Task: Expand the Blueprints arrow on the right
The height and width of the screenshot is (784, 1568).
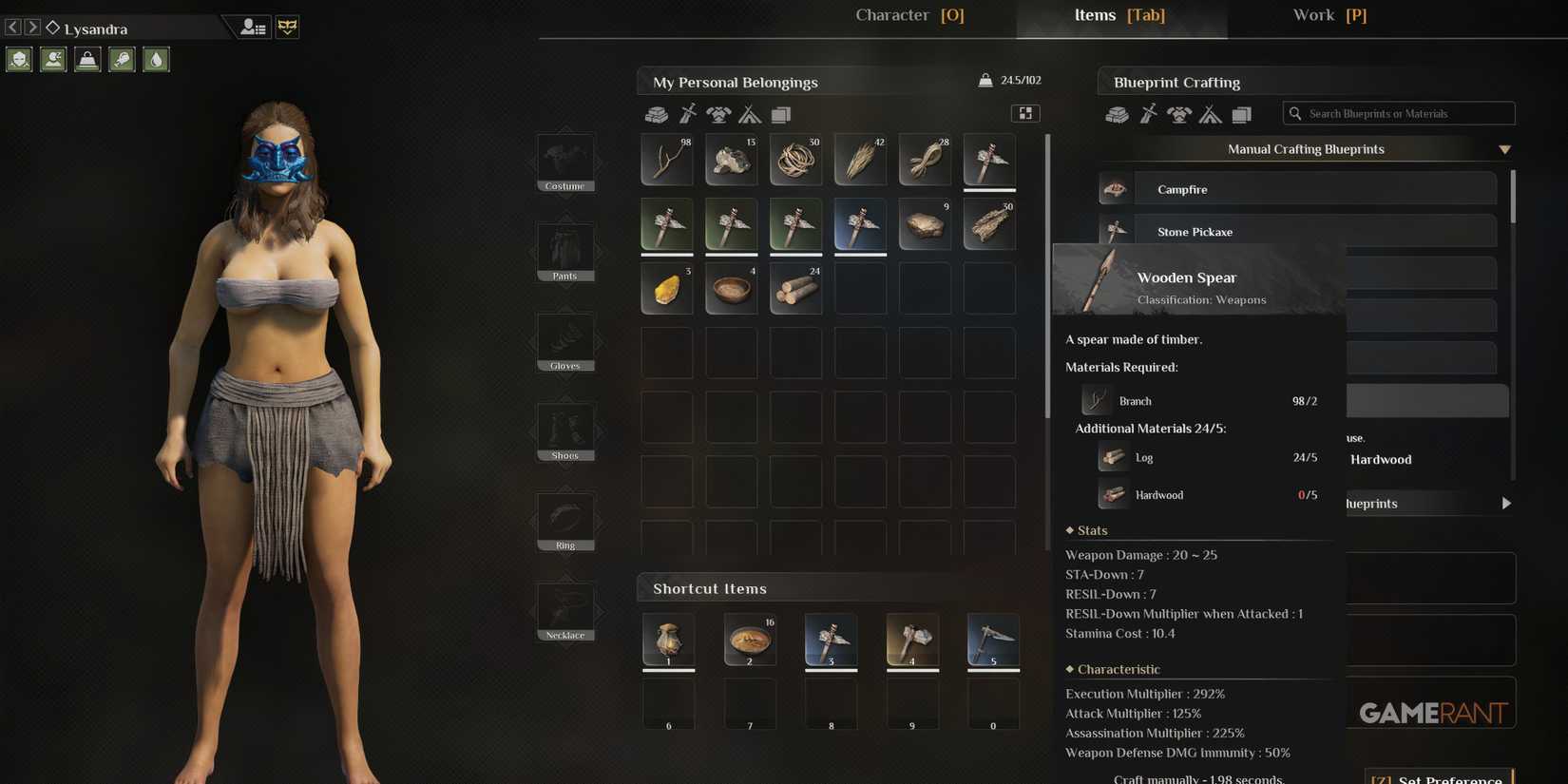Action: (x=1506, y=503)
